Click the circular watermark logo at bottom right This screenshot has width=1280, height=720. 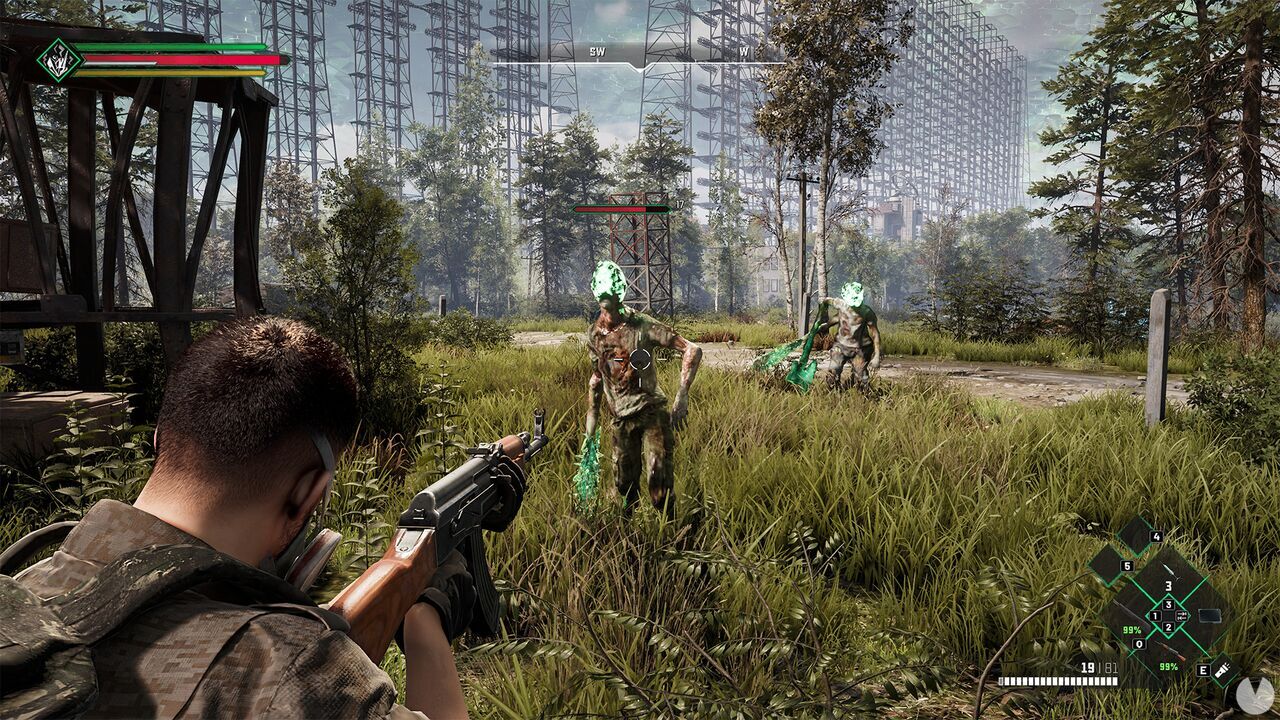[1254, 692]
